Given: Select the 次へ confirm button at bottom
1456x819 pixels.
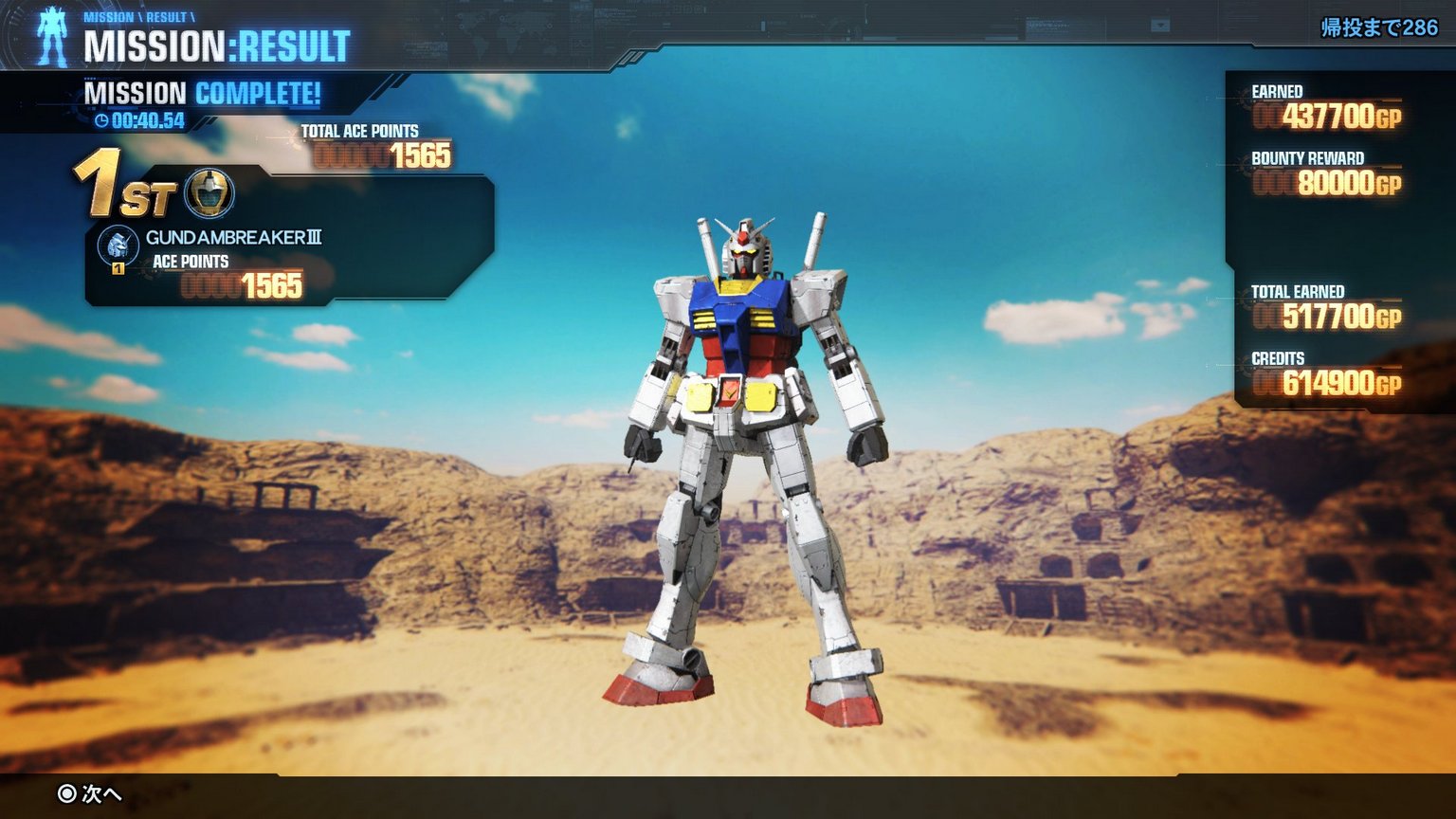Looking at the screenshot, I should [90, 796].
